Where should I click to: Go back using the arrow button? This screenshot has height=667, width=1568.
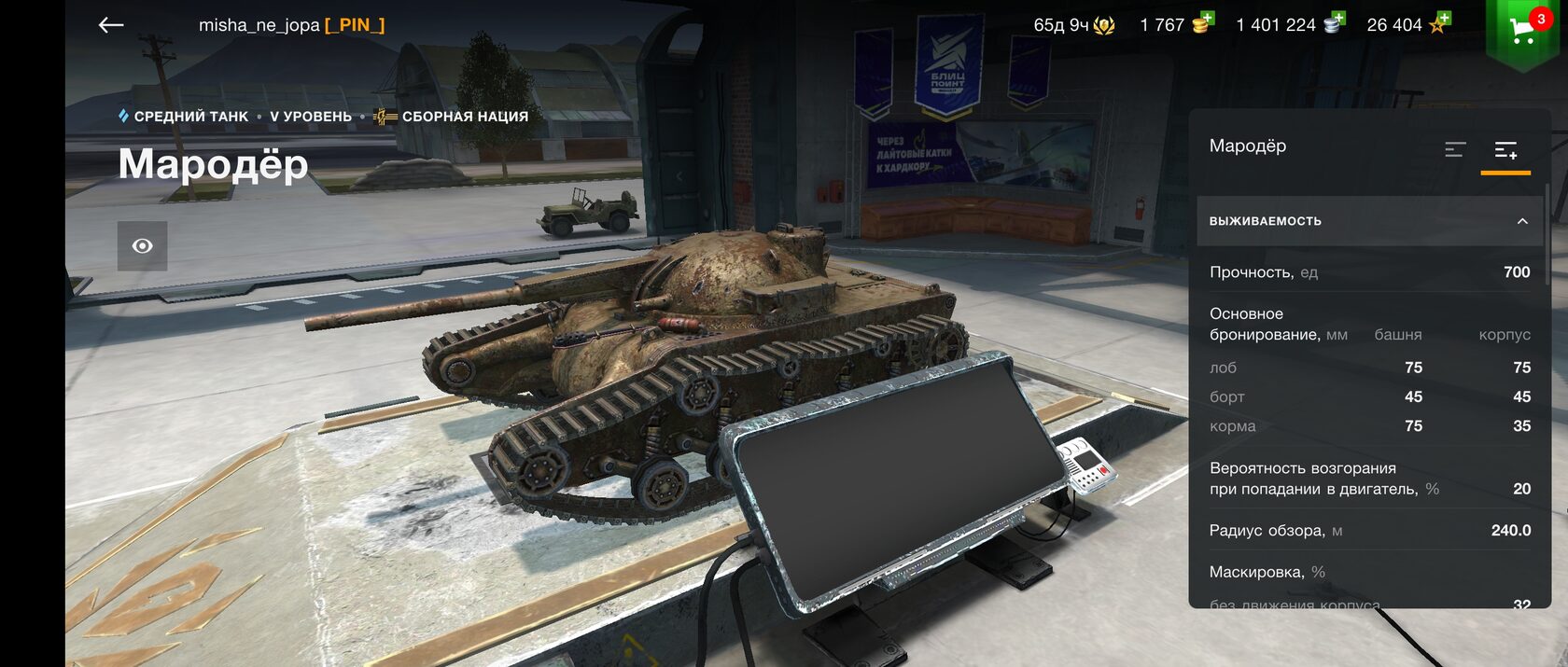click(111, 25)
